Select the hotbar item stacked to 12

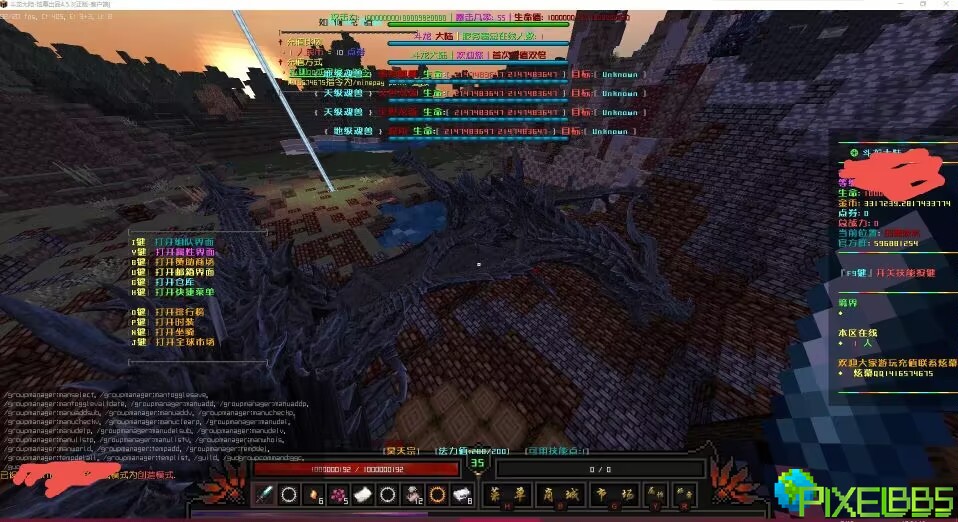tap(412, 493)
